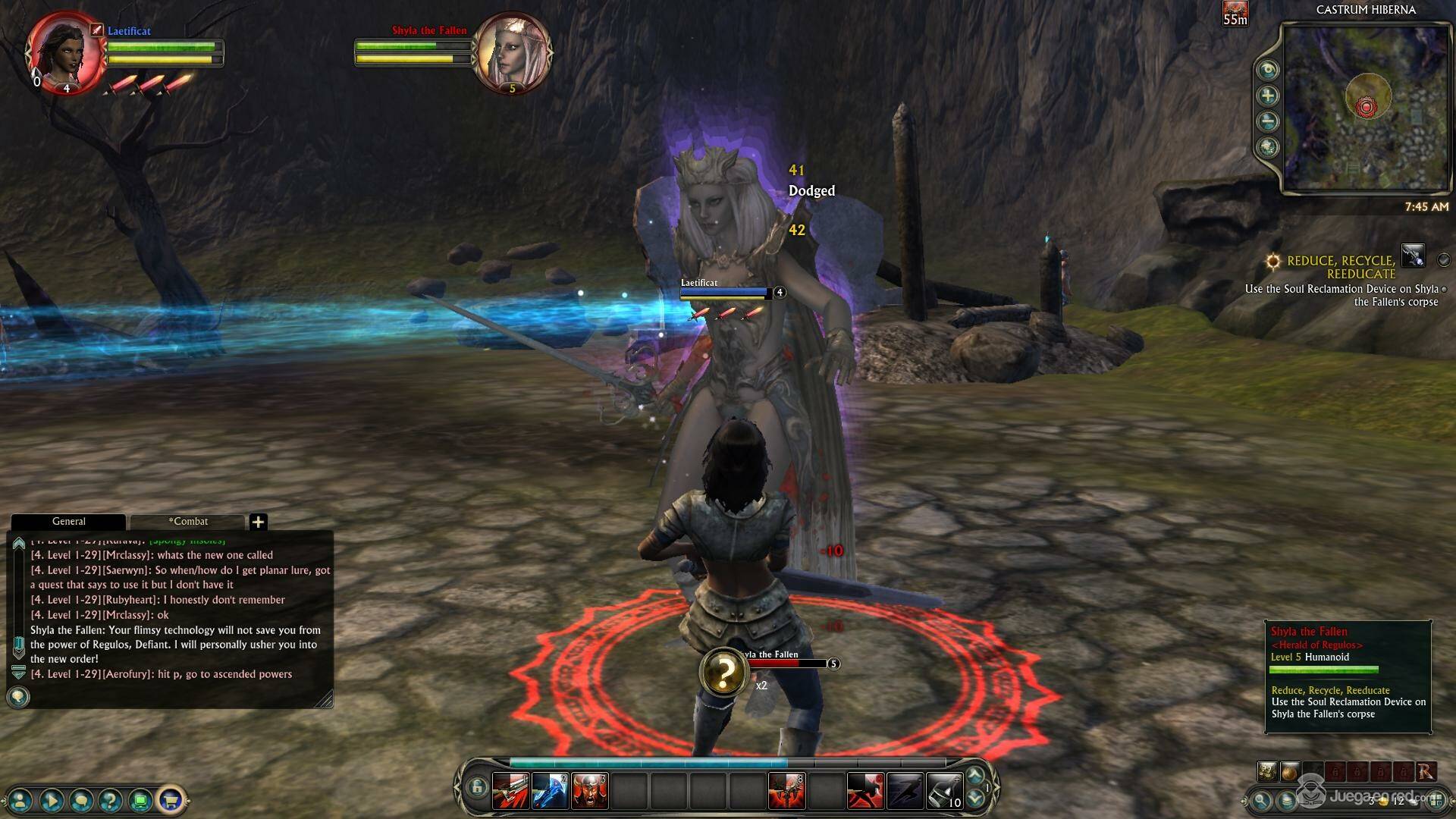Open the shopping cart store
This screenshot has height=819, width=1456.
coord(171,799)
